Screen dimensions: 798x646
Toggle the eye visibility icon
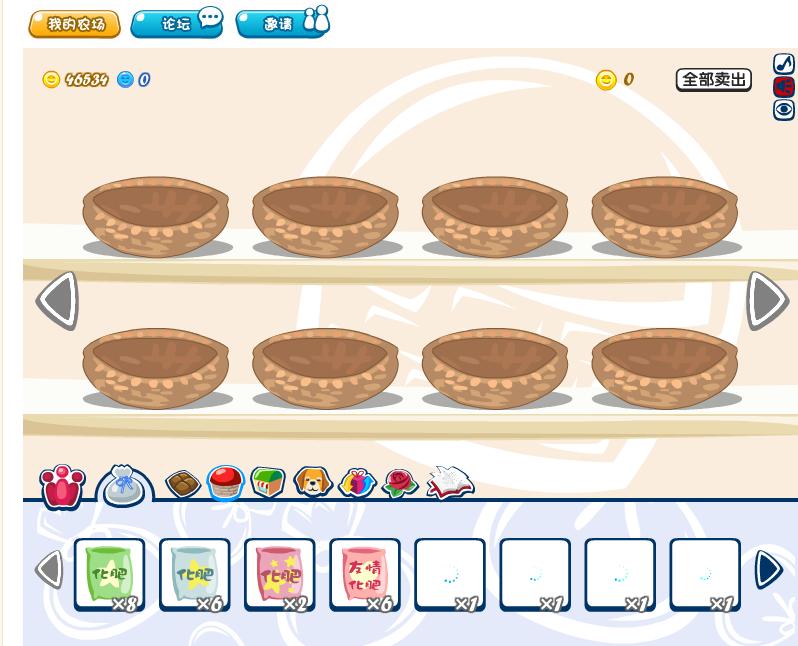pos(784,110)
